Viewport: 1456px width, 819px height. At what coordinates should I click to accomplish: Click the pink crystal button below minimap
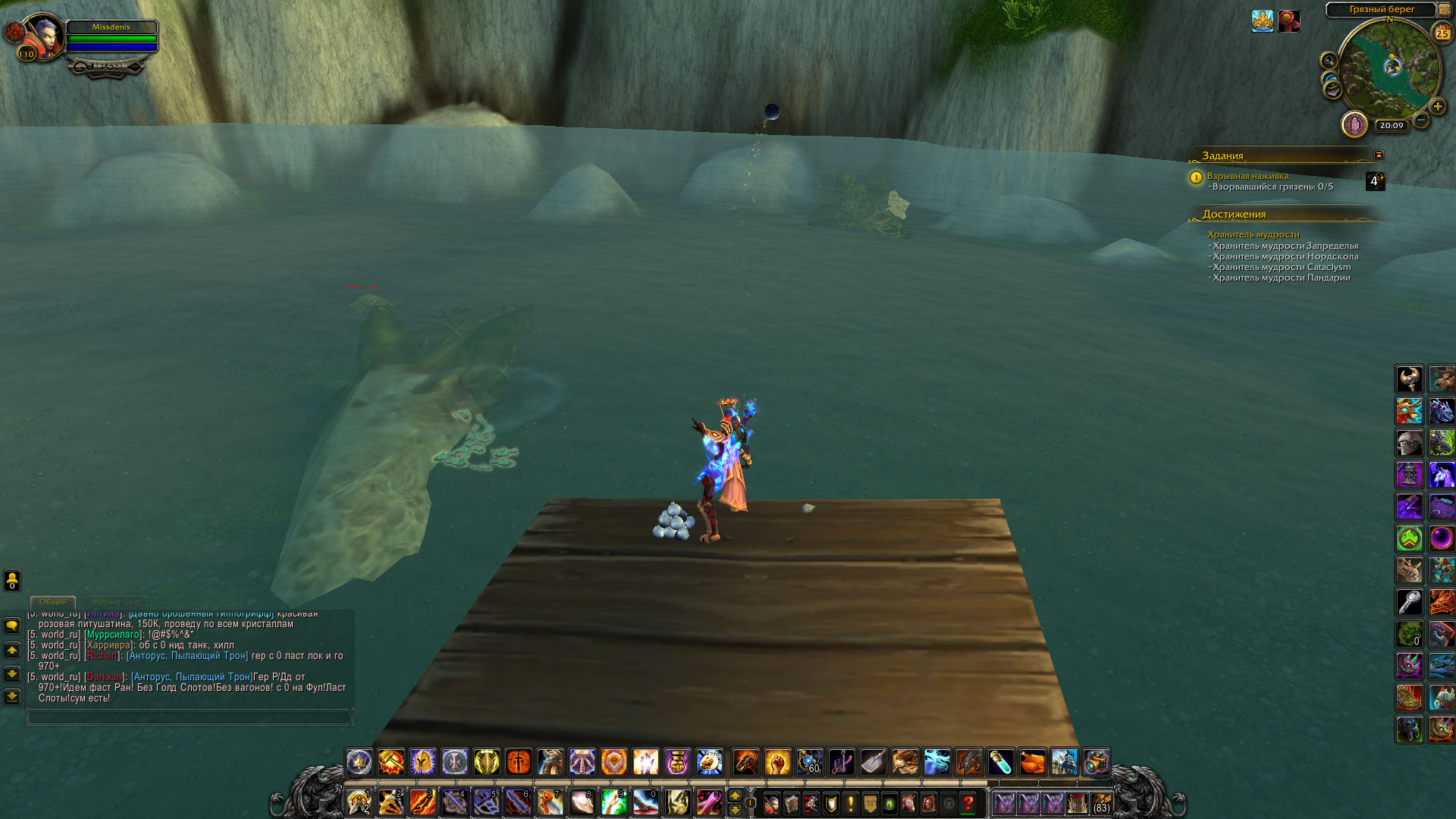click(1354, 124)
